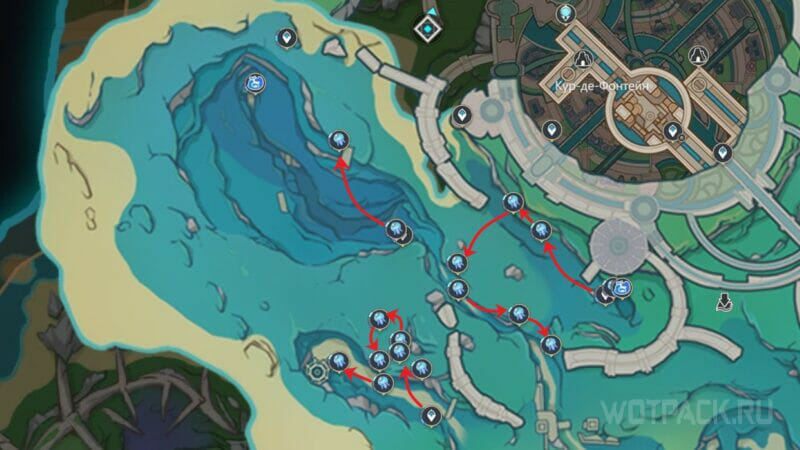The image size is (800, 450).
Task: Select the teleport waypoint on the northern sandy shore
Action: pos(287,38)
